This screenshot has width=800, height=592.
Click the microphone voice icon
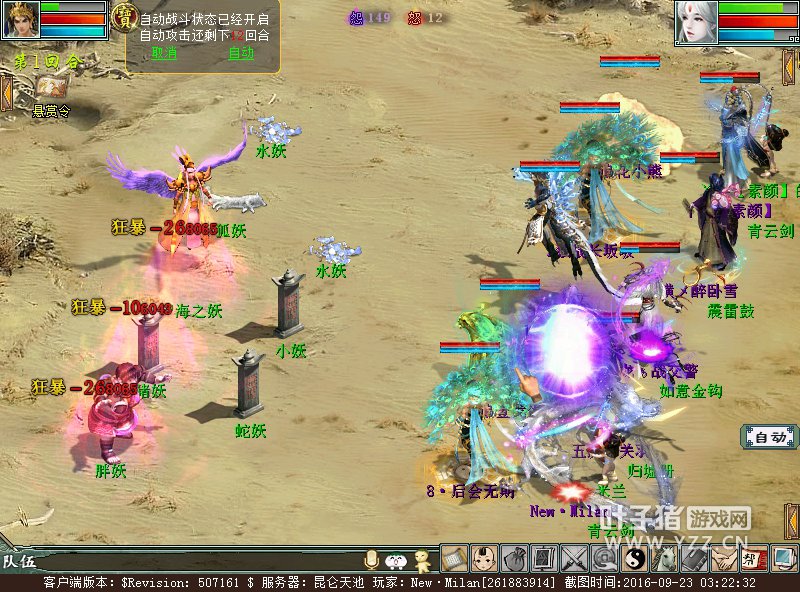[x=372, y=560]
